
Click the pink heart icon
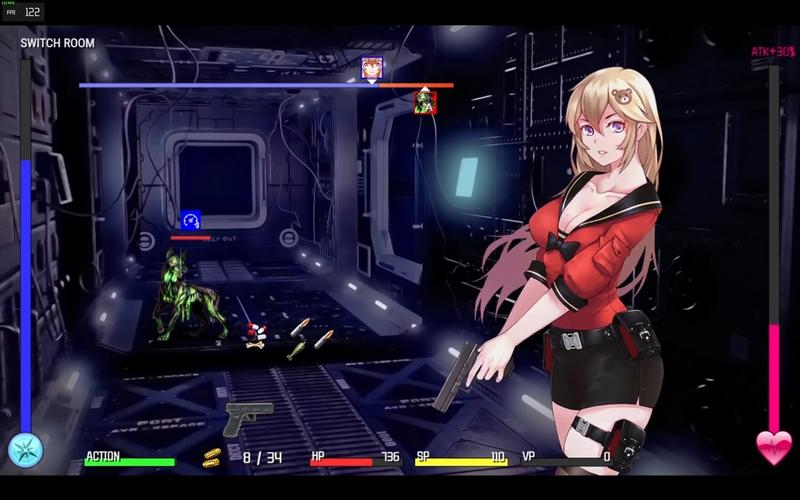click(x=773, y=448)
